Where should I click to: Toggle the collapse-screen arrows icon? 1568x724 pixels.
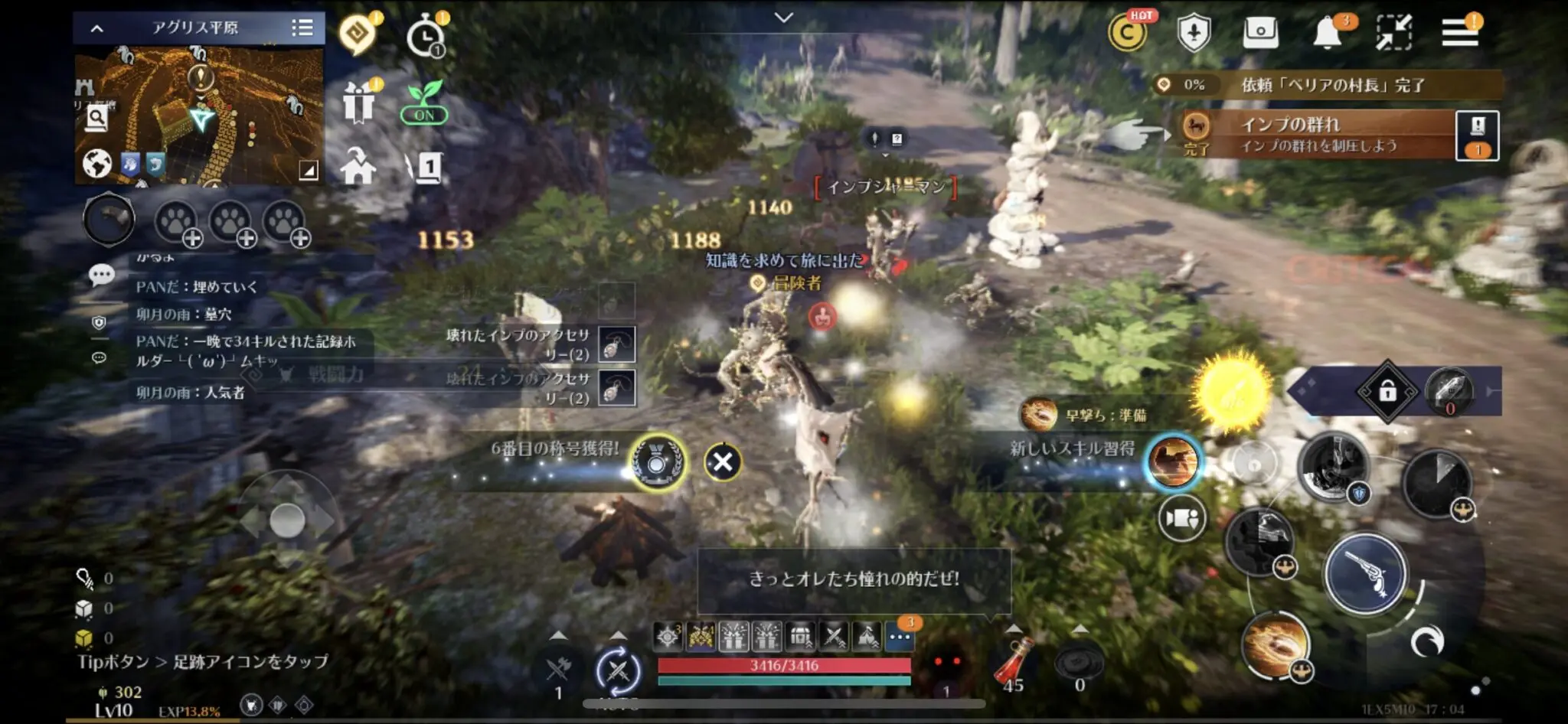[x=1393, y=33]
